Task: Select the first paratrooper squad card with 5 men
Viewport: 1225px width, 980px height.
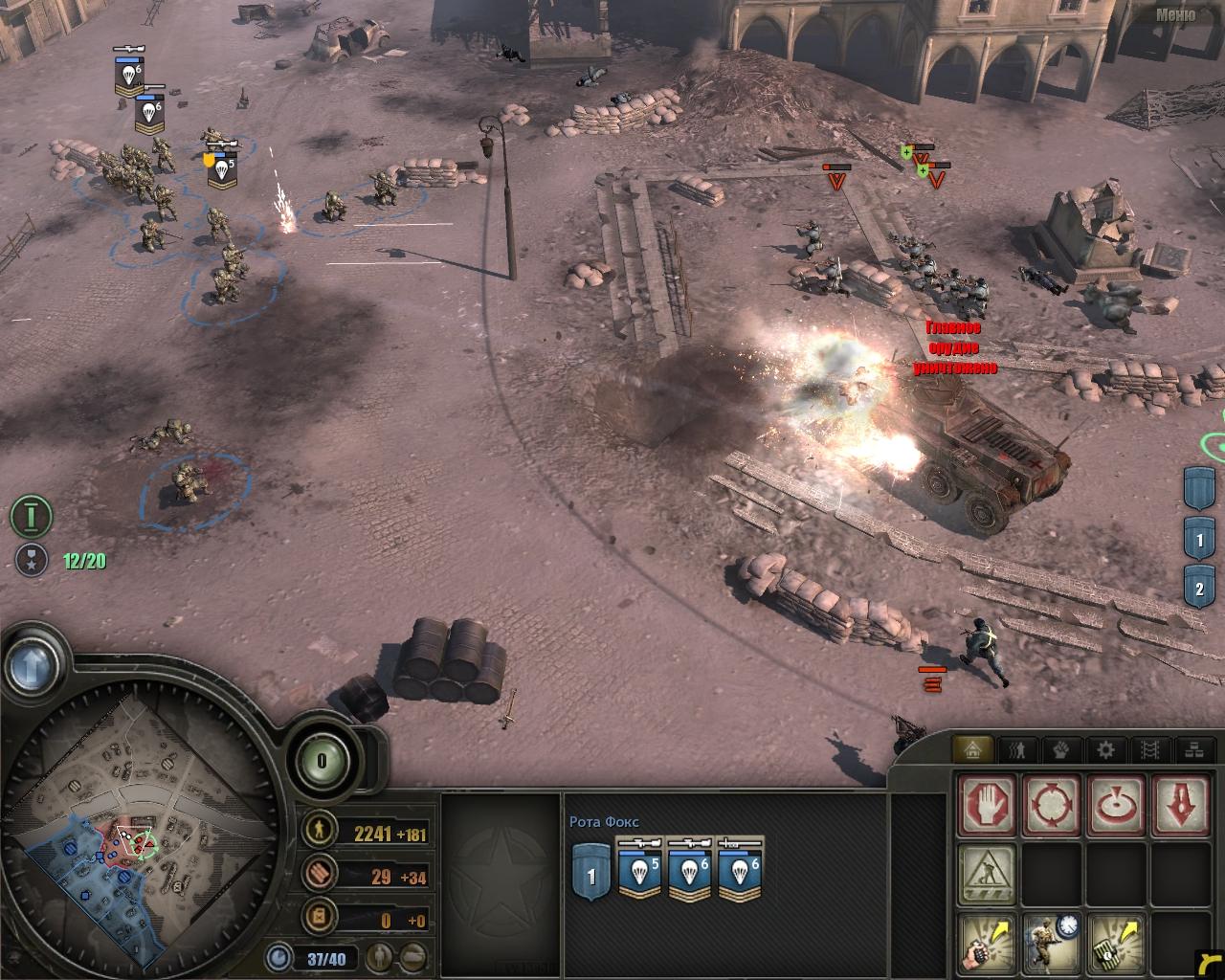Action: click(639, 870)
